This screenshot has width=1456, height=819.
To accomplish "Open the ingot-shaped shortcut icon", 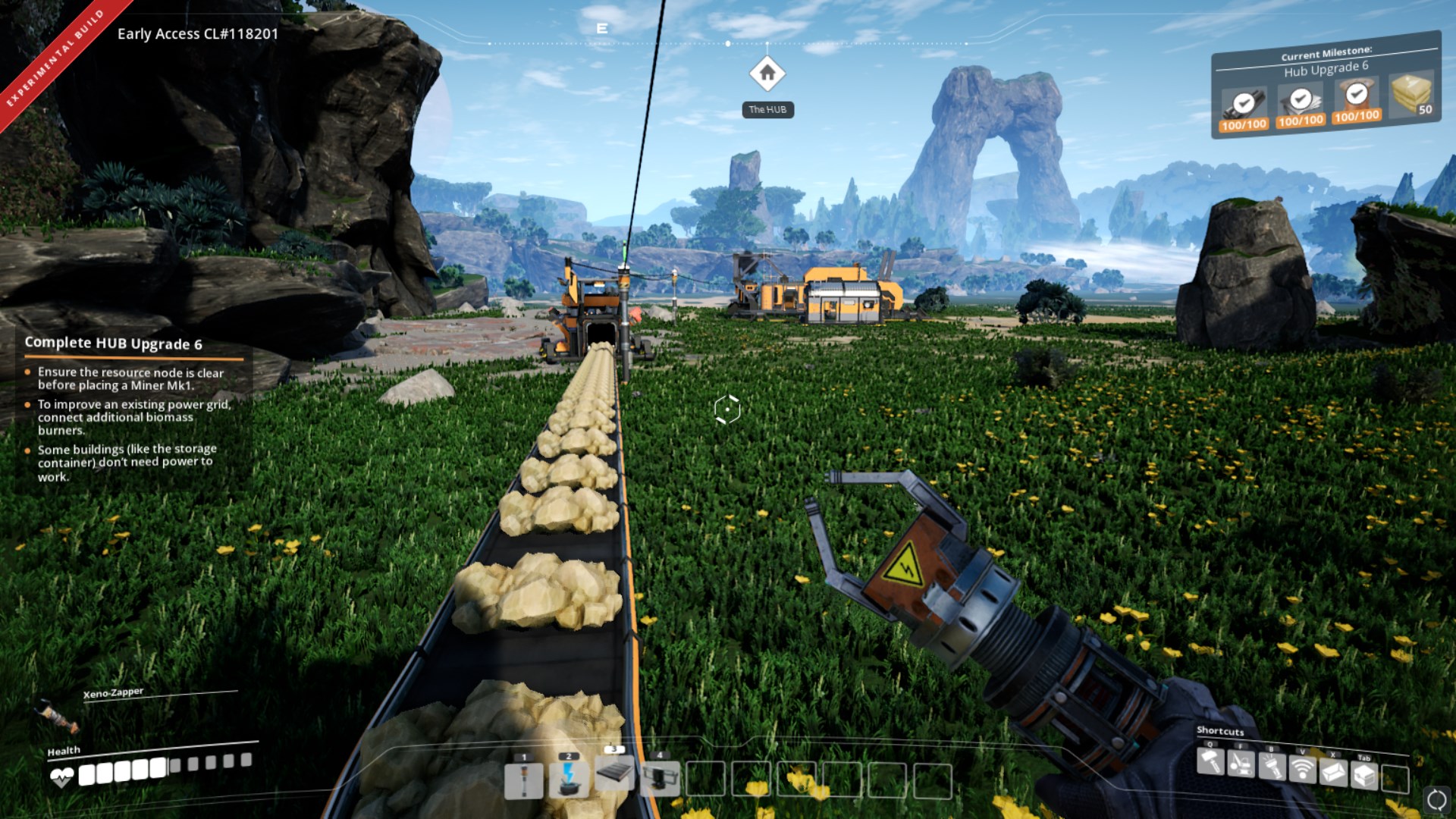I will click(1333, 773).
